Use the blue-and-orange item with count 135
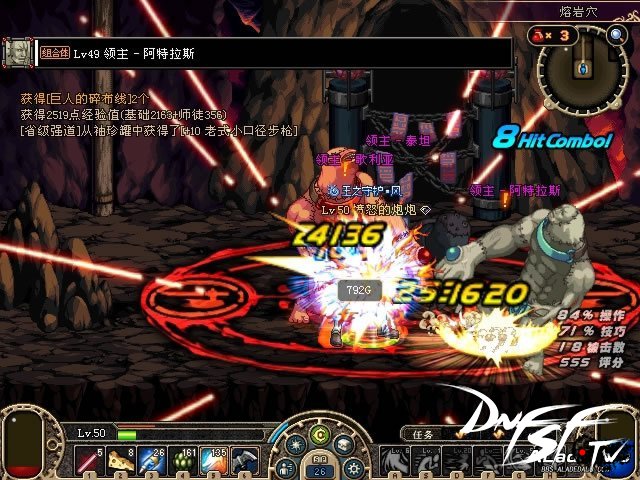Screen dimensions: 640x480 212,460
